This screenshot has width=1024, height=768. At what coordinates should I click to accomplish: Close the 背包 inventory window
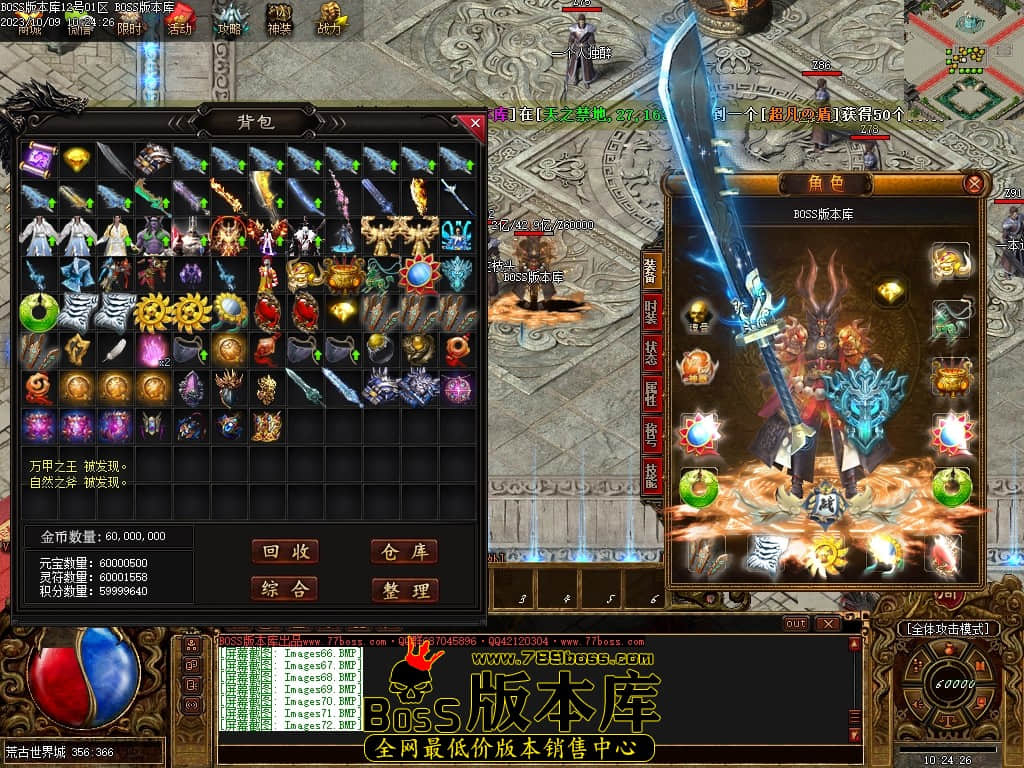(x=475, y=123)
